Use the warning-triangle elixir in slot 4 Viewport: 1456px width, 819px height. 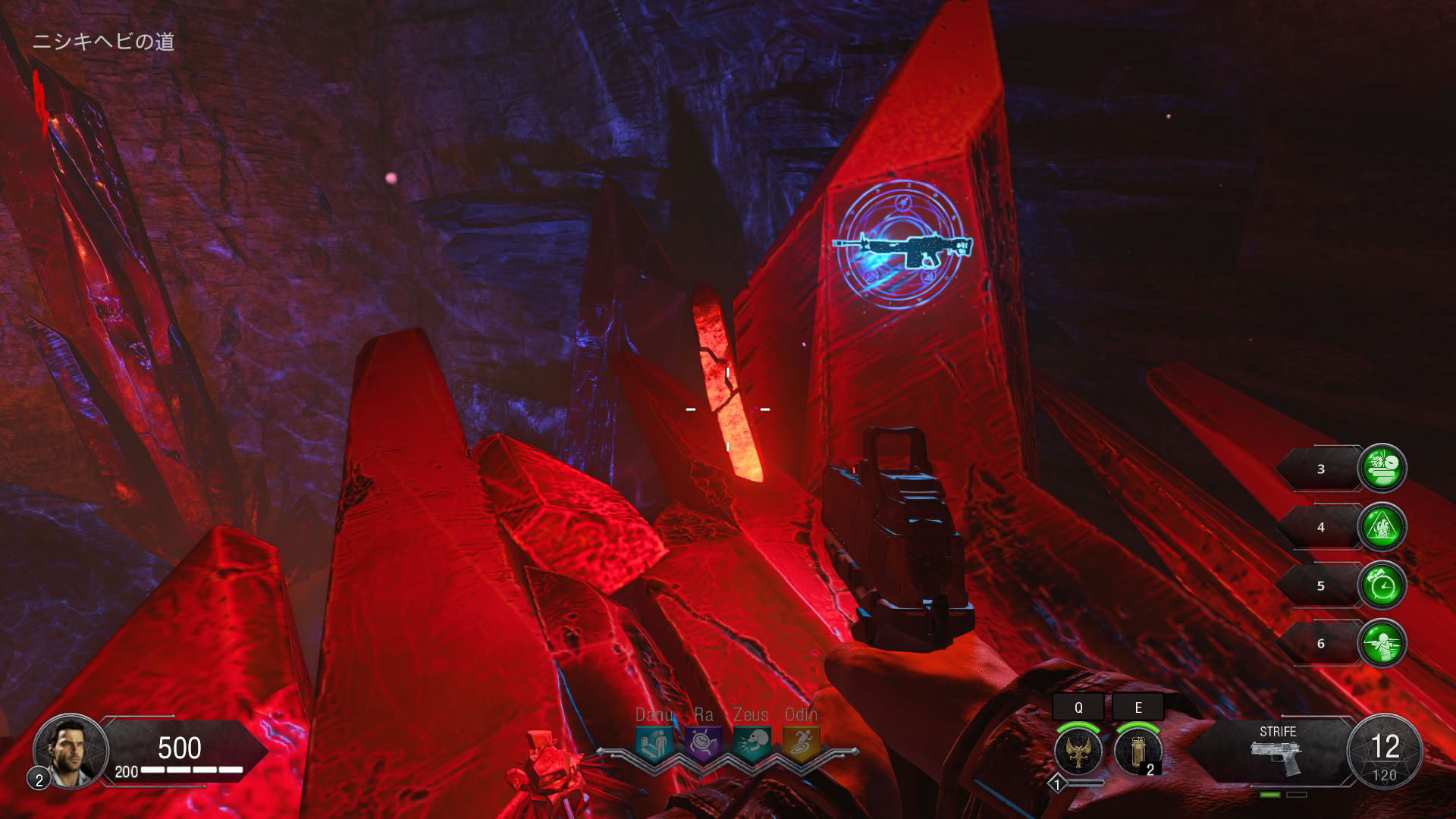pyautogui.click(x=1382, y=527)
